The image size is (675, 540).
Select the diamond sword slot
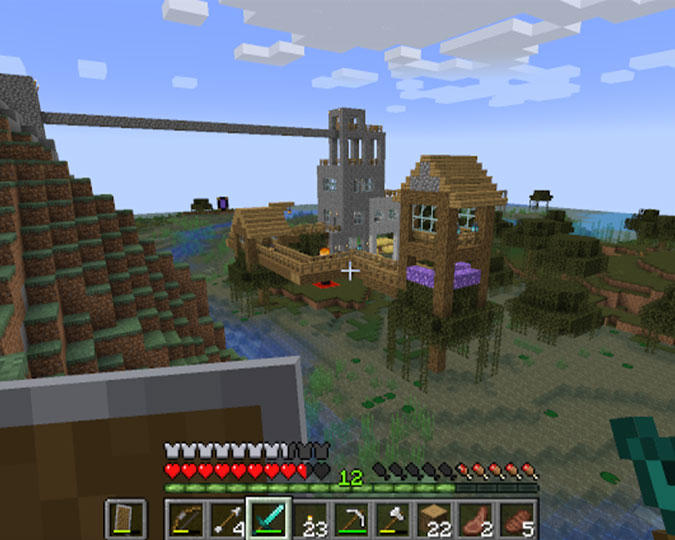click(x=270, y=518)
